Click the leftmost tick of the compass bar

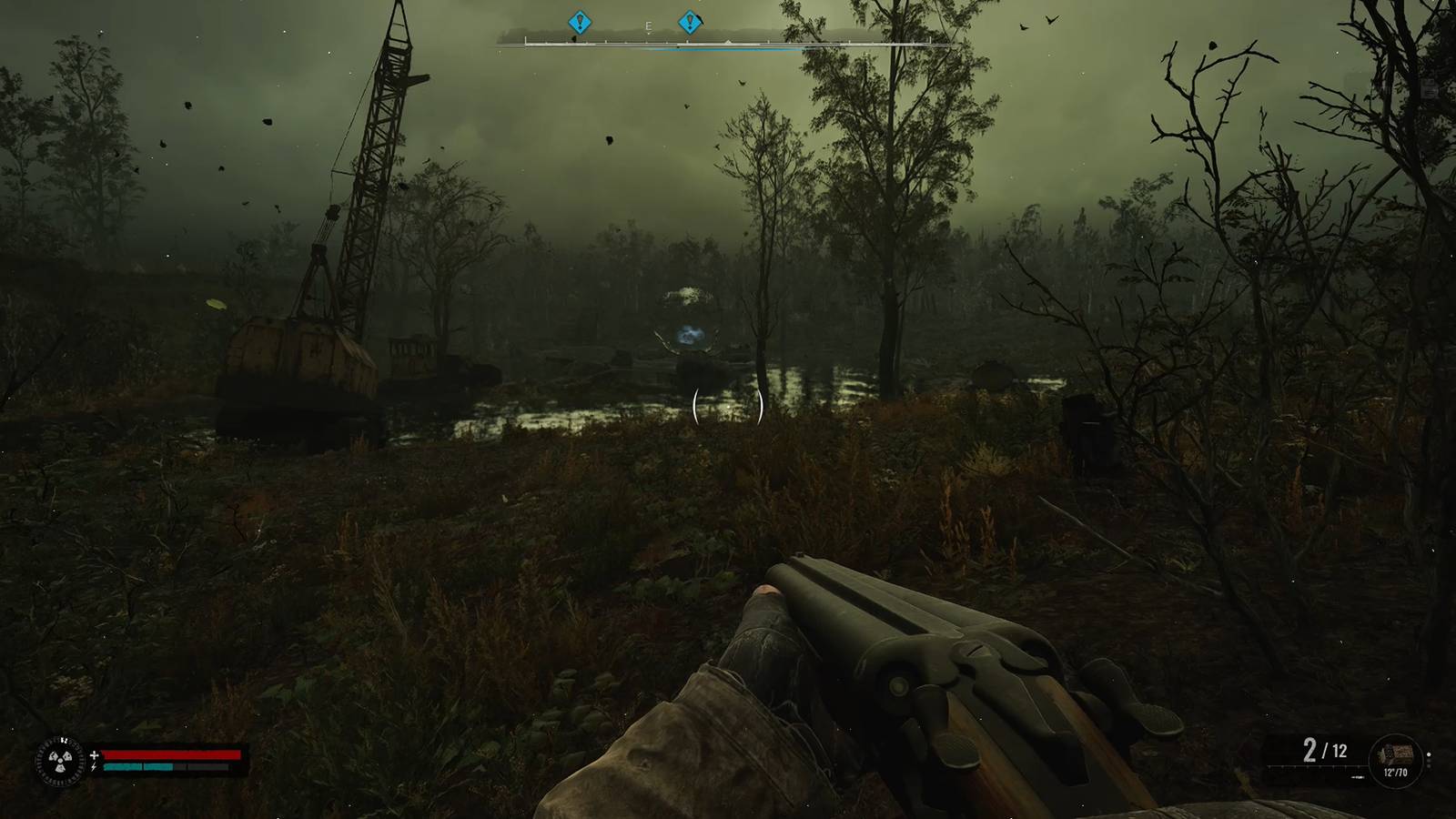(x=526, y=42)
